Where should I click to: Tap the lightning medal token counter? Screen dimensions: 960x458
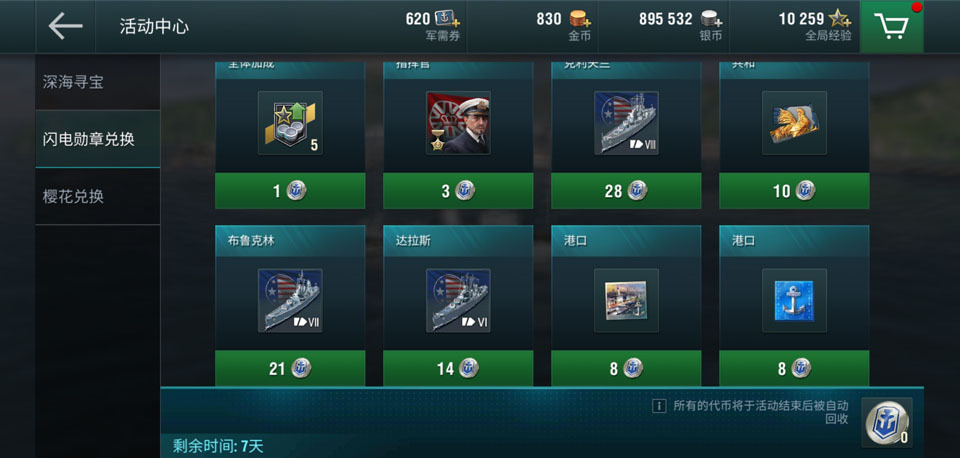(x=887, y=422)
